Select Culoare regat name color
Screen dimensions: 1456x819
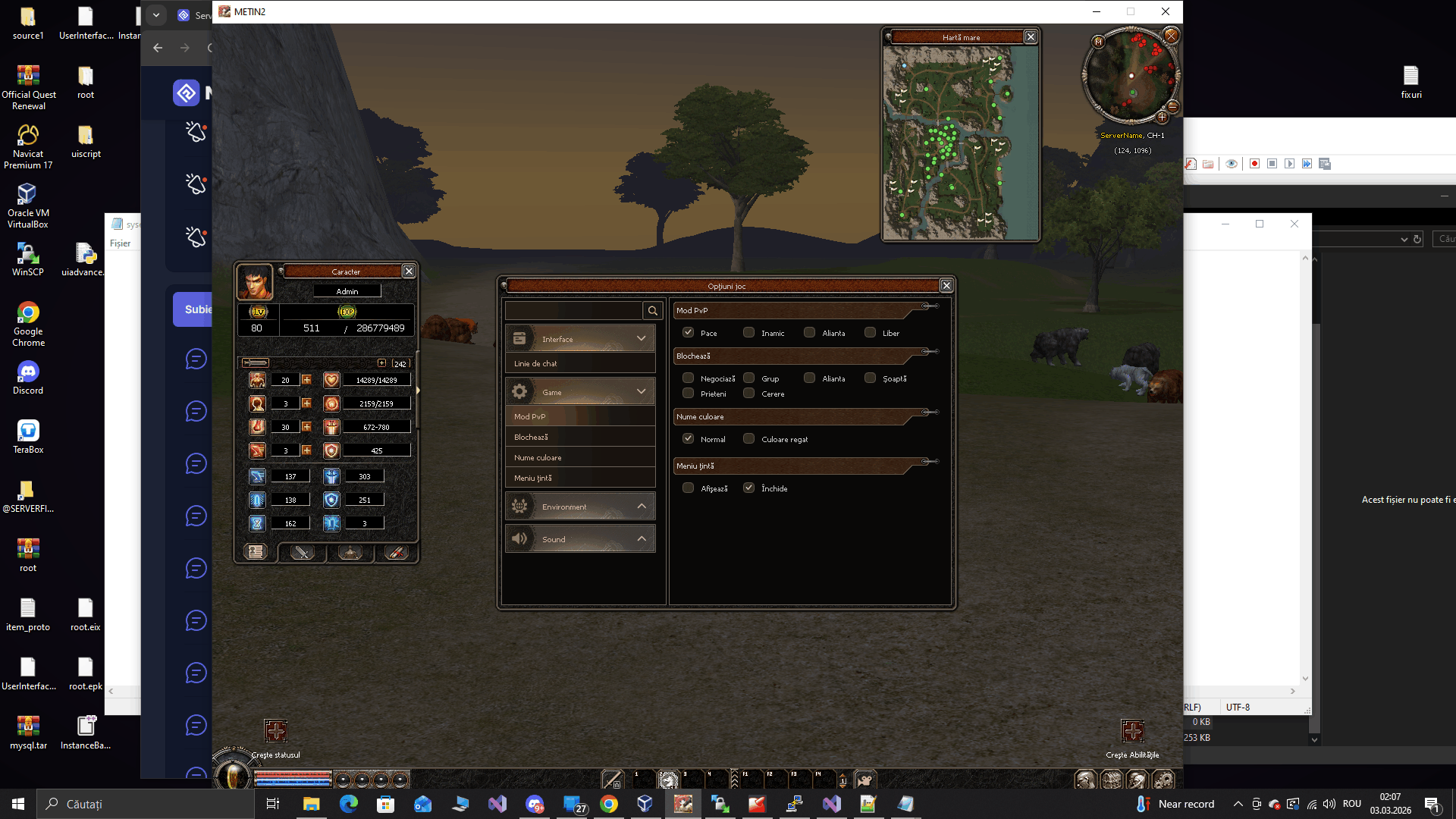[x=749, y=438]
